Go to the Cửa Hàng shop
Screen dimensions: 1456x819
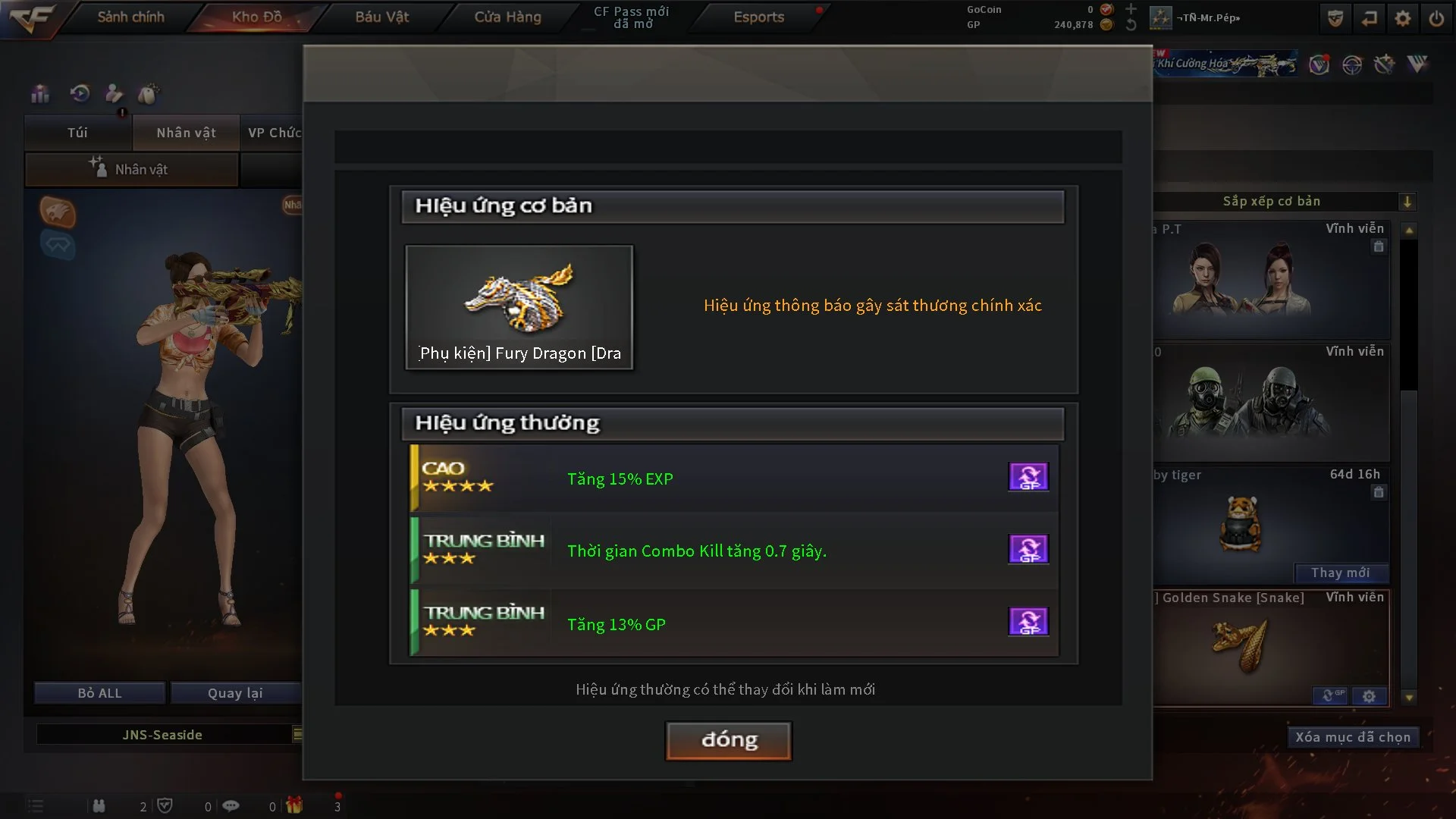pyautogui.click(x=507, y=17)
